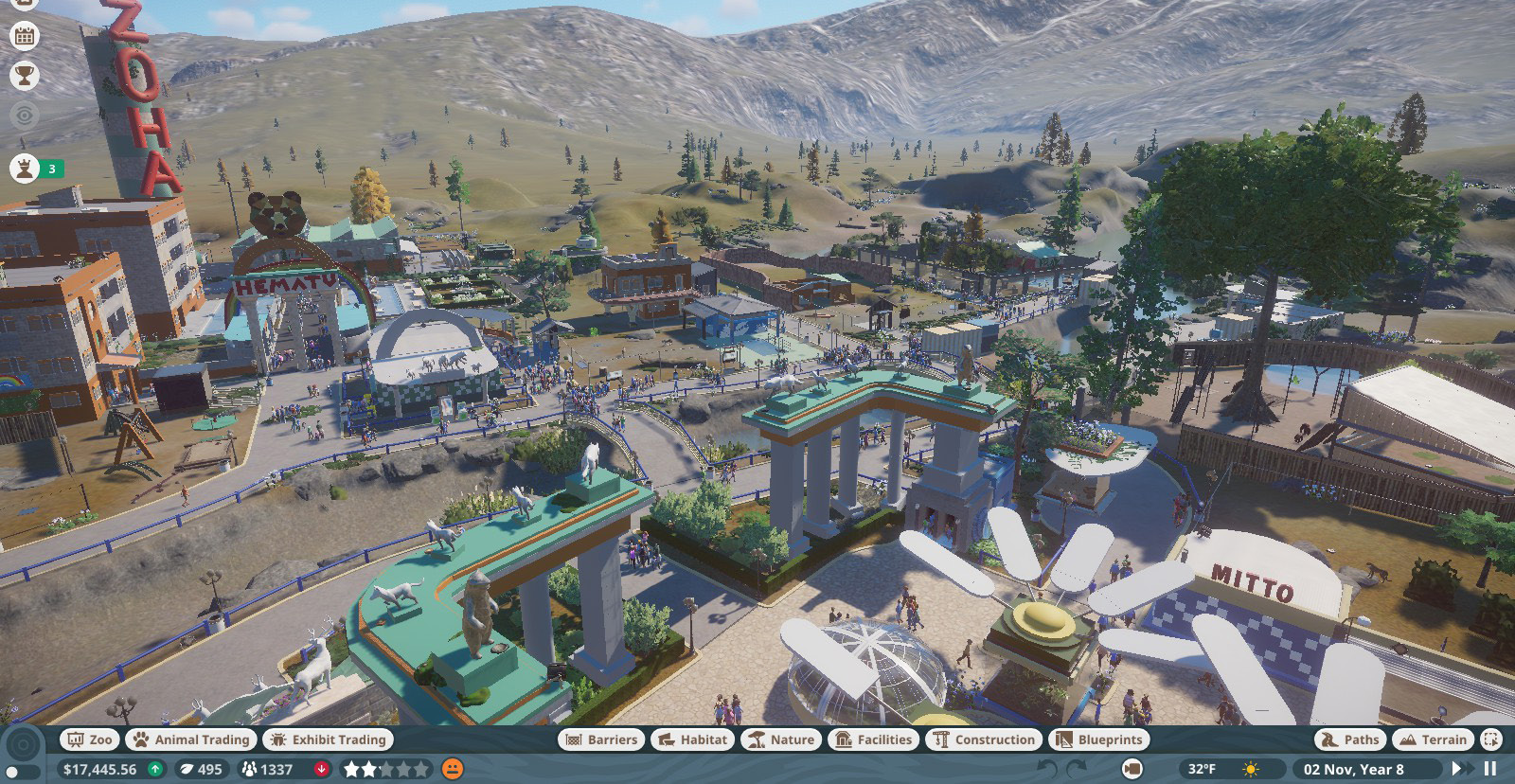Open the Exhibit Trading market
This screenshot has height=784, width=1515.
[x=329, y=739]
